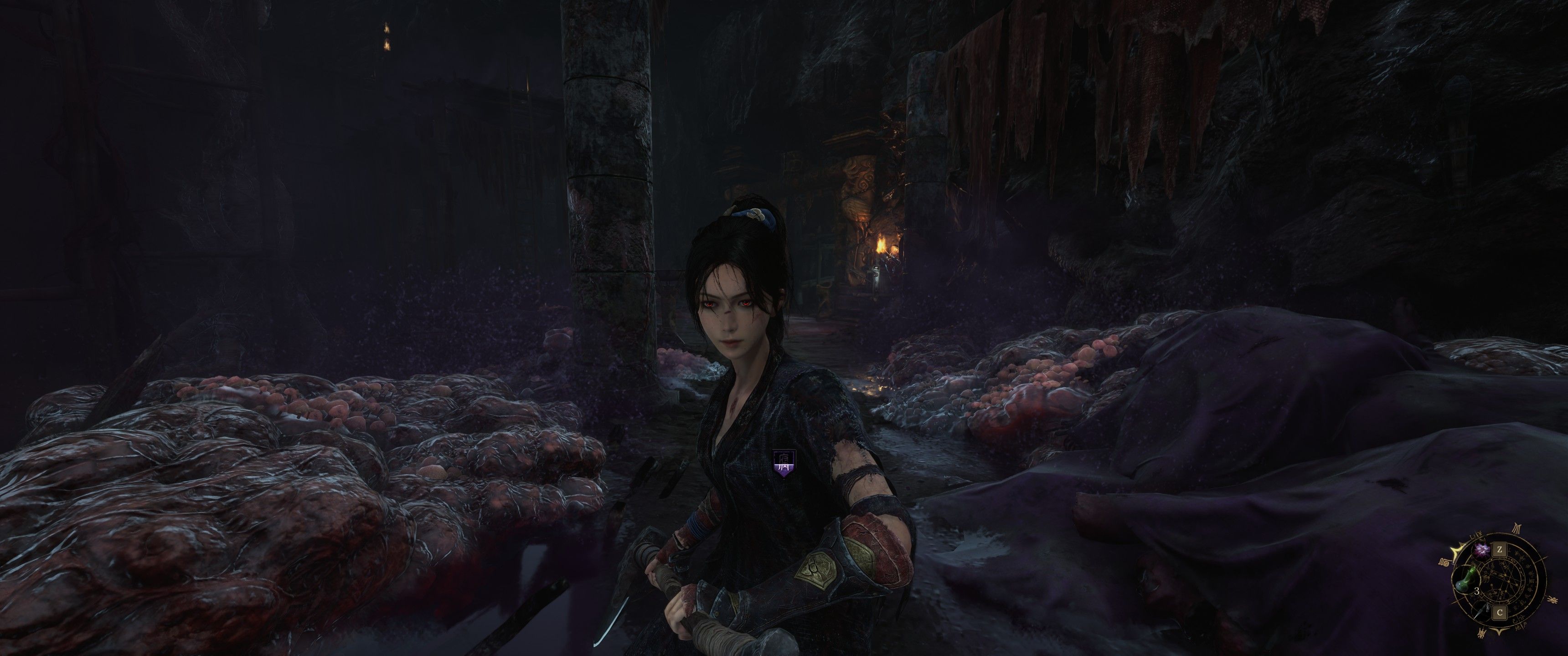The image size is (1568, 656).
Task: Click the triple-stroke rune at the wheel's upper right
Action: [x=1517, y=528]
